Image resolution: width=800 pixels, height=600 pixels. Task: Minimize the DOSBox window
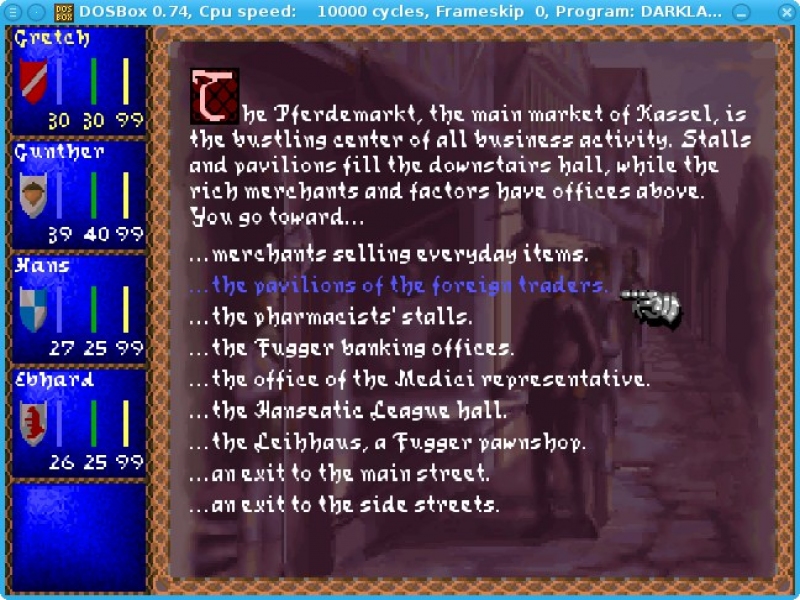(741, 11)
